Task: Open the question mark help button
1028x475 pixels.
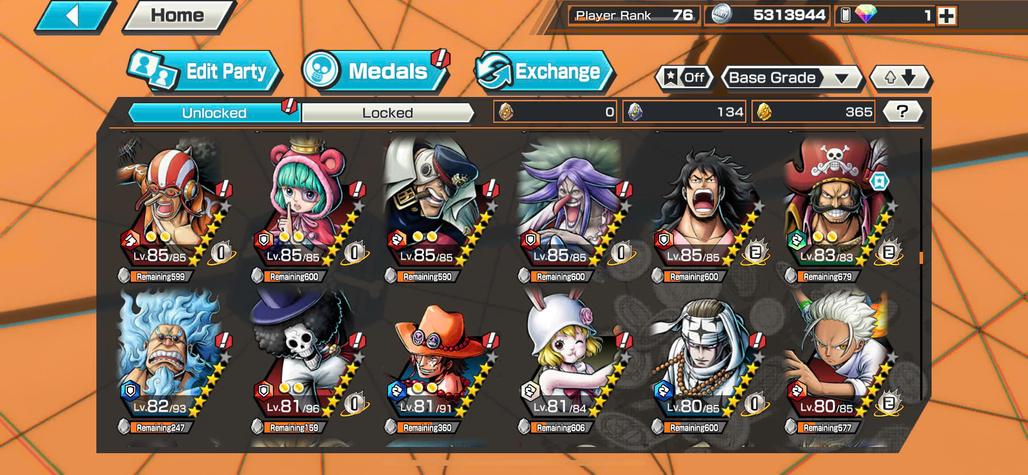Action: pos(903,112)
